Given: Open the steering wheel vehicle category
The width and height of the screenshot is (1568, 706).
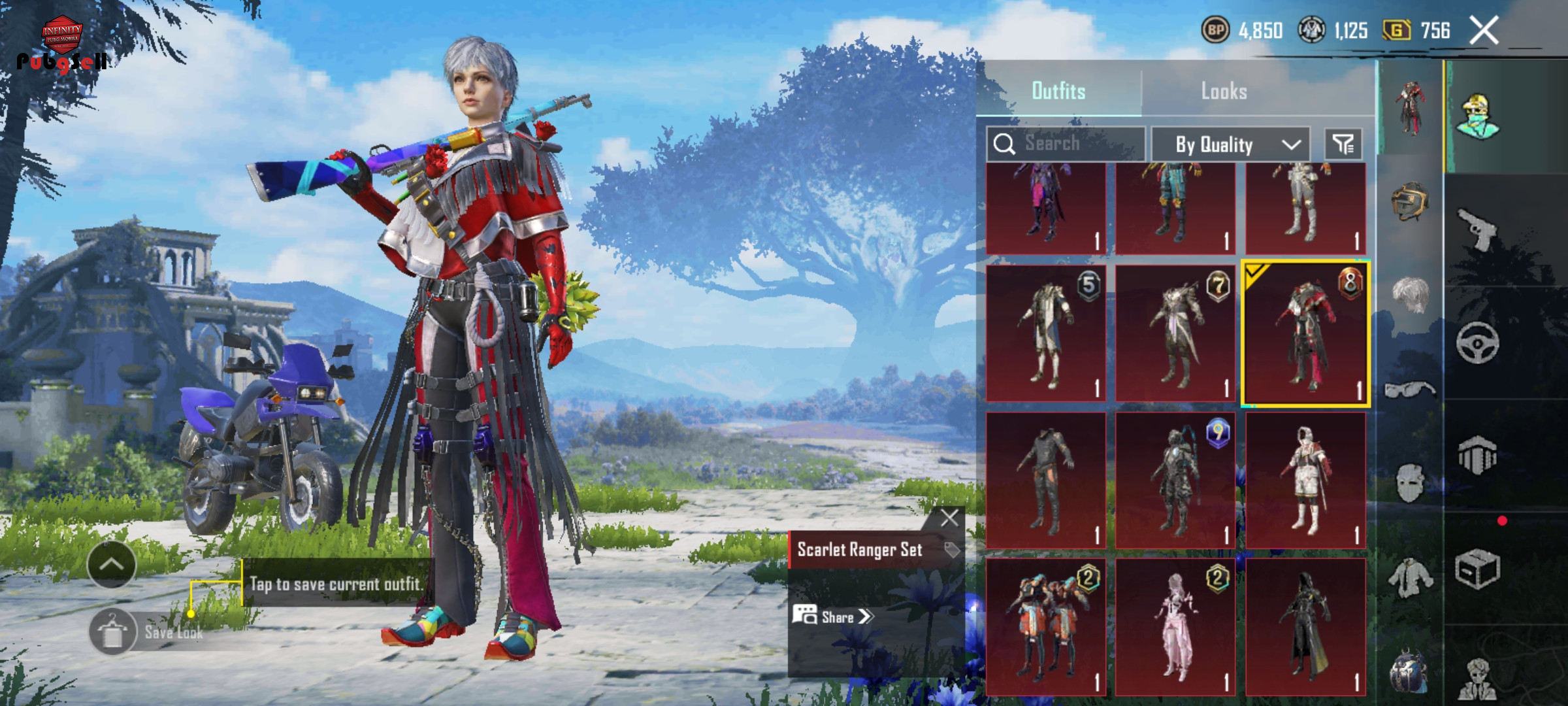Looking at the screenshot, I should [1477, 342].
